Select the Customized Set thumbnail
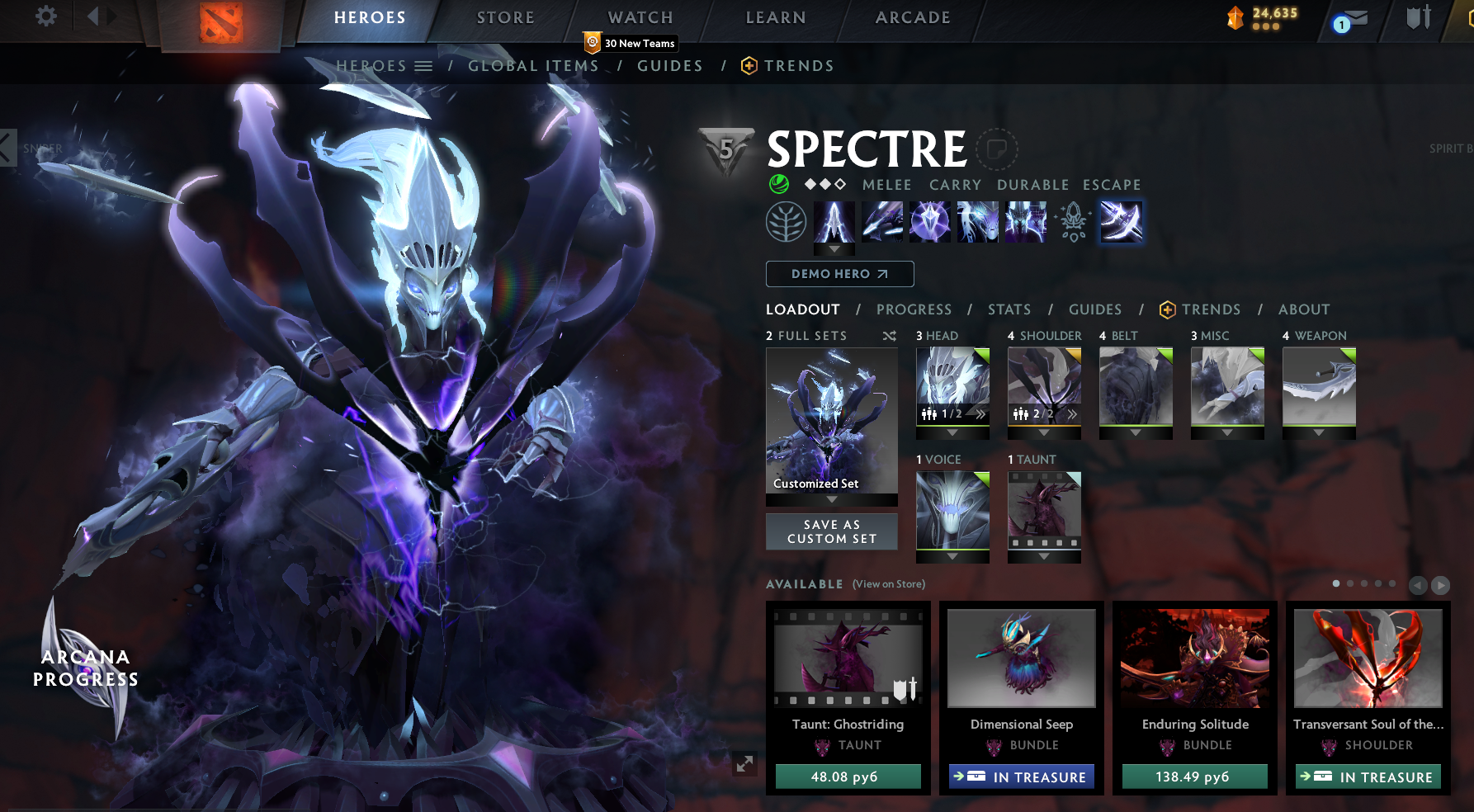Viewport: 1474px width, 812px height. pyautogui.click(x=831, y=421)
